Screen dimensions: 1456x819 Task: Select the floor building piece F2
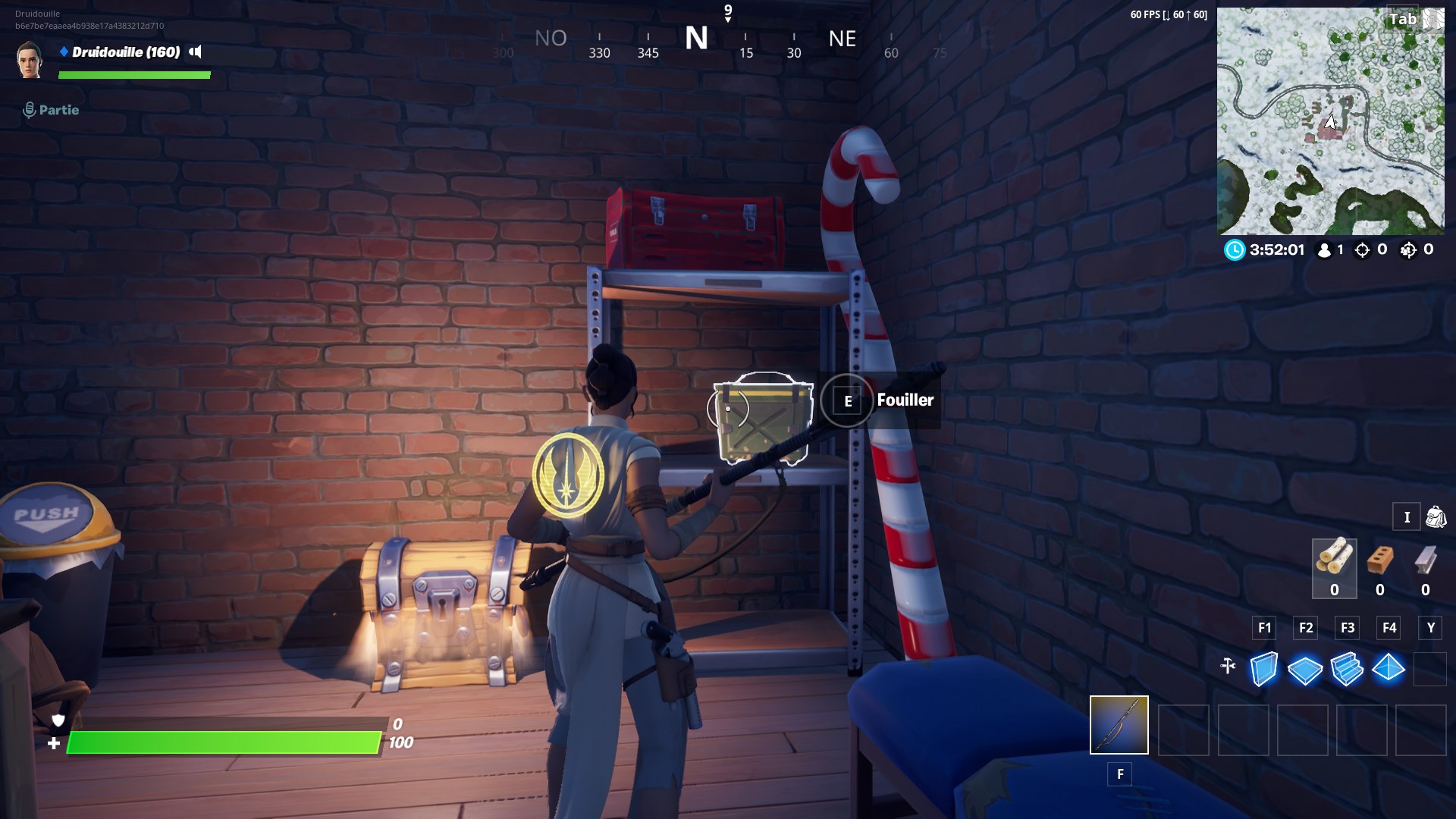coord(1306,669)
